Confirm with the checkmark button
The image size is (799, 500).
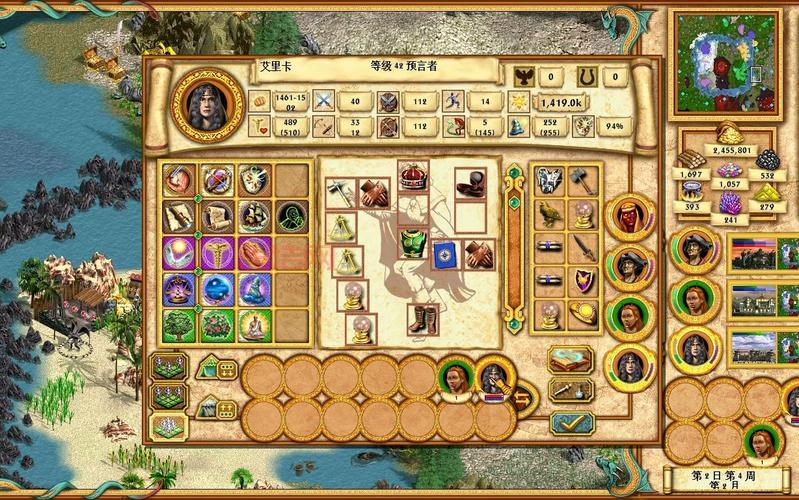pos(571,423)
